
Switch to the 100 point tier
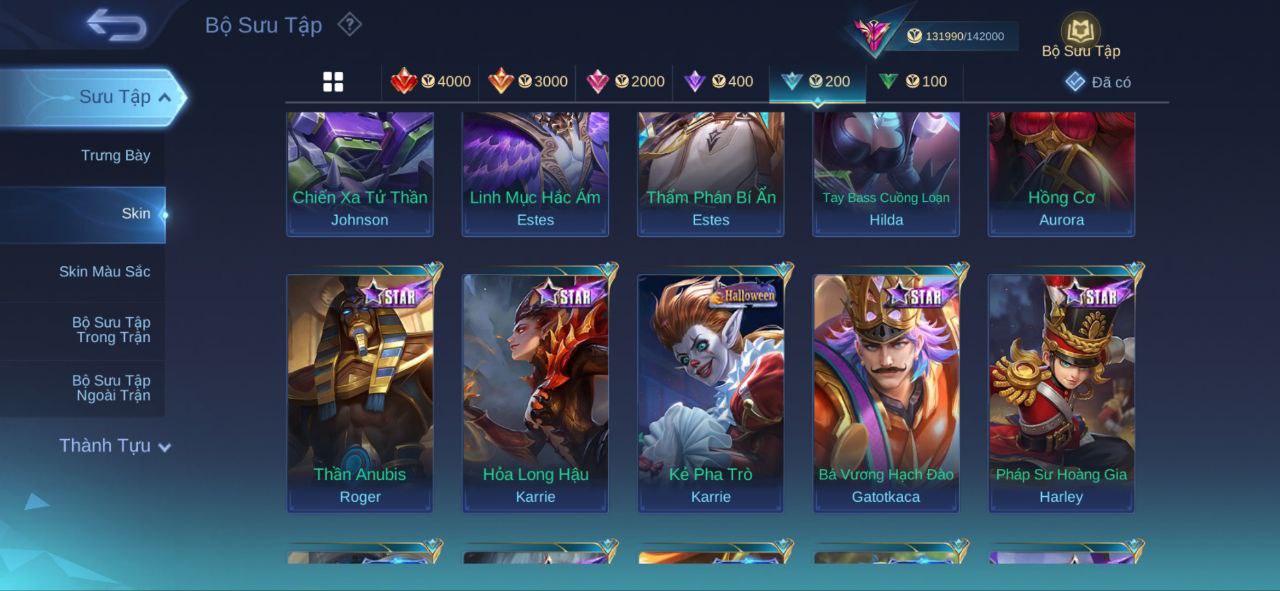coord(913,82)
